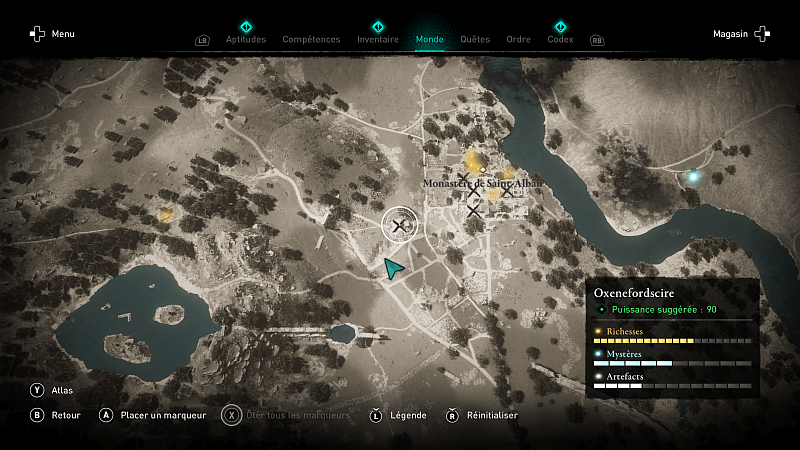Click the glowing blue mystery marker
The width and height of the screenshot is (800, 450).
coord(692,177)
